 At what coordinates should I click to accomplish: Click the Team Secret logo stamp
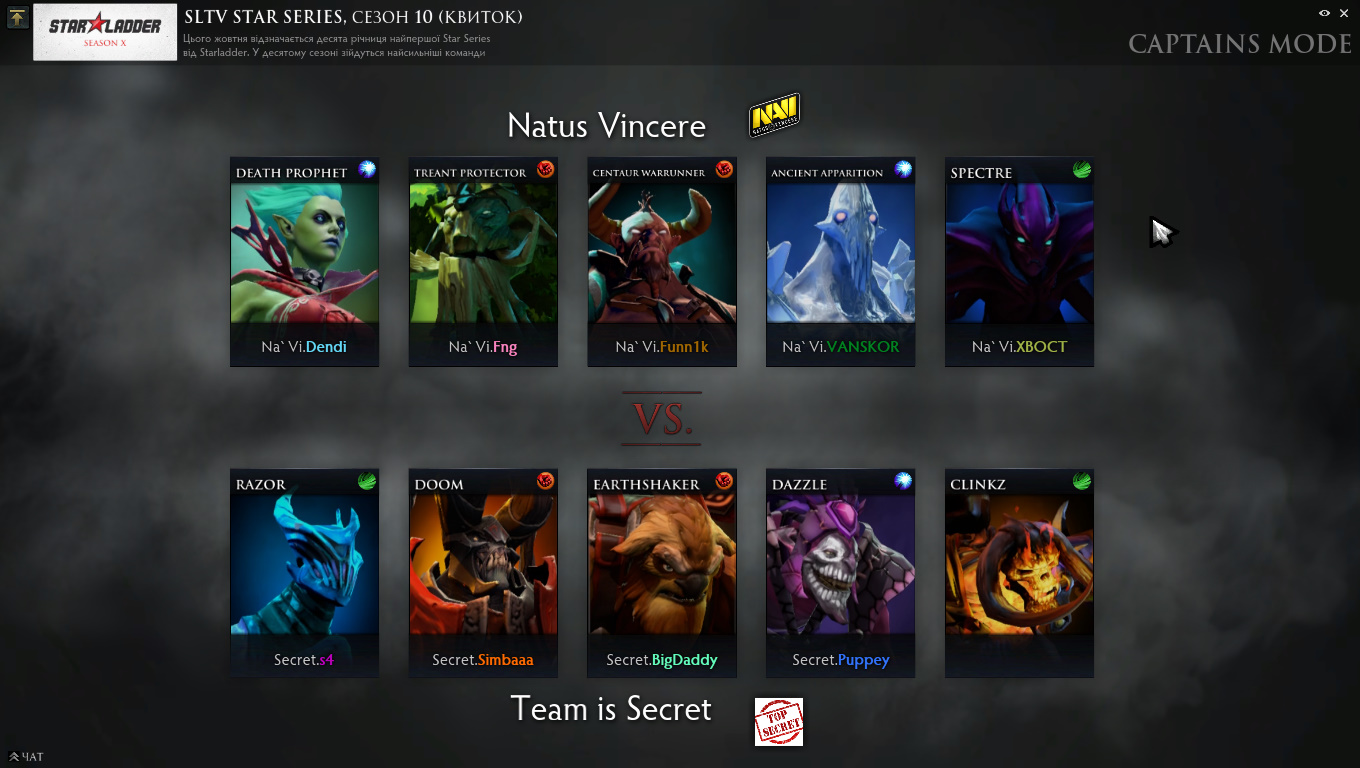click(x=779, y=722)
